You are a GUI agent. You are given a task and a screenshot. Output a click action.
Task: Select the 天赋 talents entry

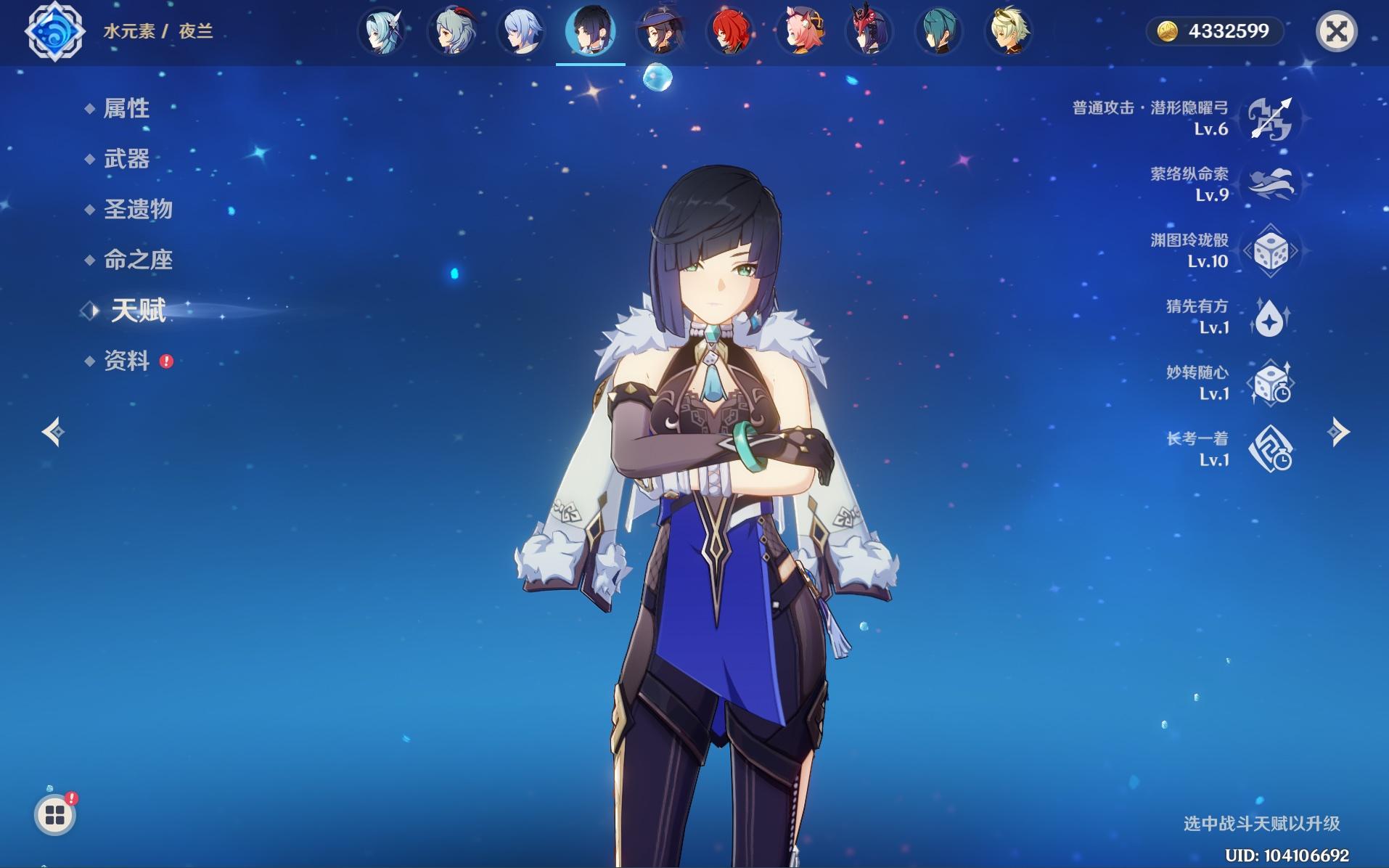[138, 311]
